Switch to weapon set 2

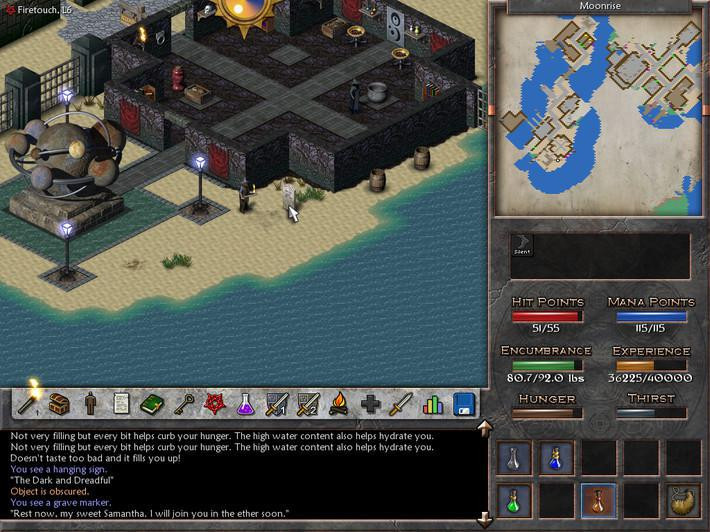[x=308, y=404]
